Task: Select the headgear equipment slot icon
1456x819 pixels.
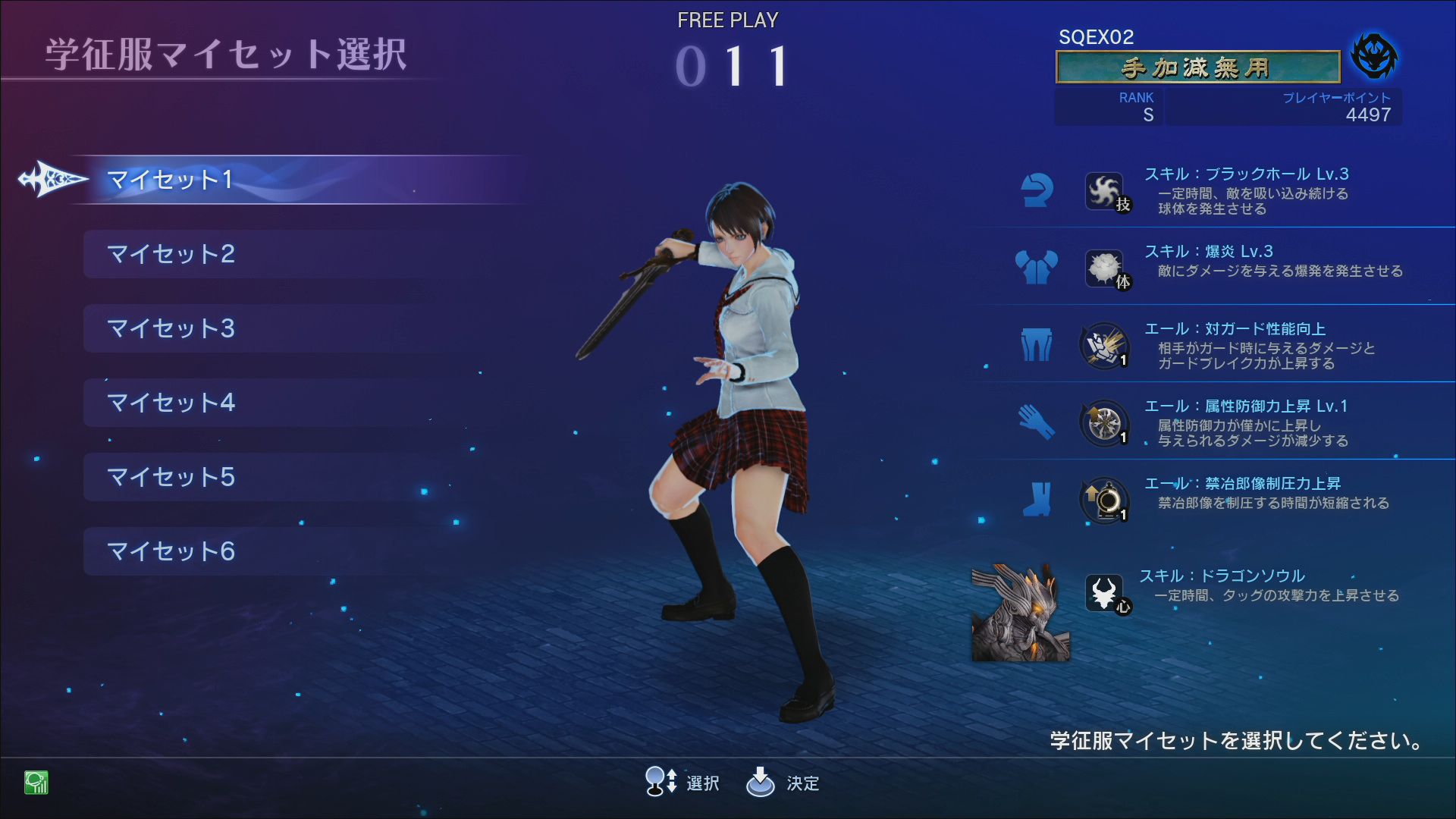Action: 1037,190
